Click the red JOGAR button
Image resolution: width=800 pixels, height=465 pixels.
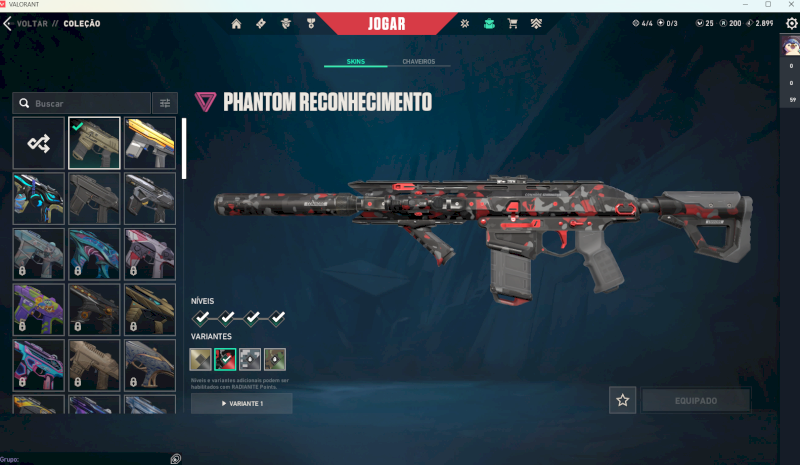386,23
